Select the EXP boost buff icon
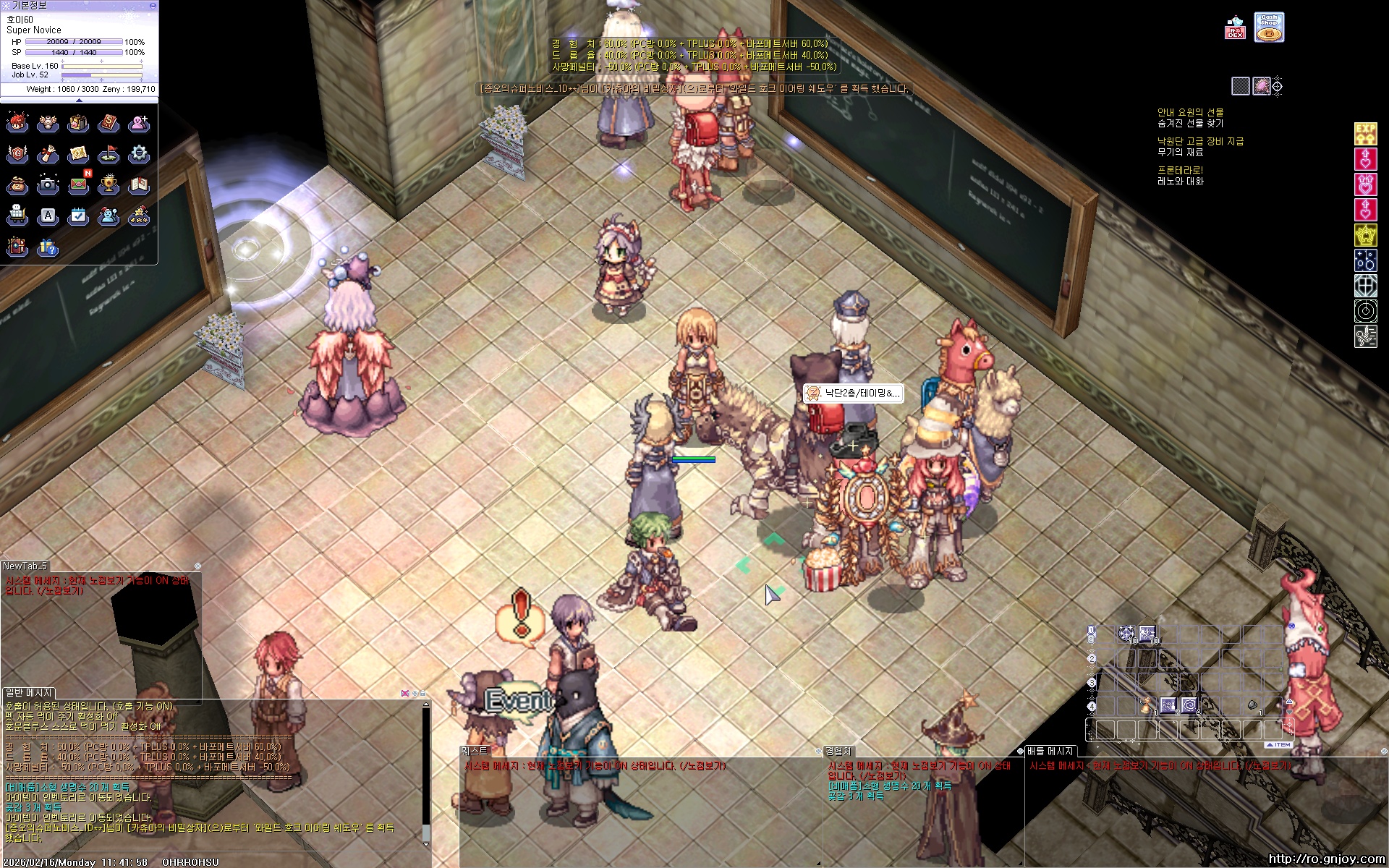1389x868 pixels. [1365, 134]
